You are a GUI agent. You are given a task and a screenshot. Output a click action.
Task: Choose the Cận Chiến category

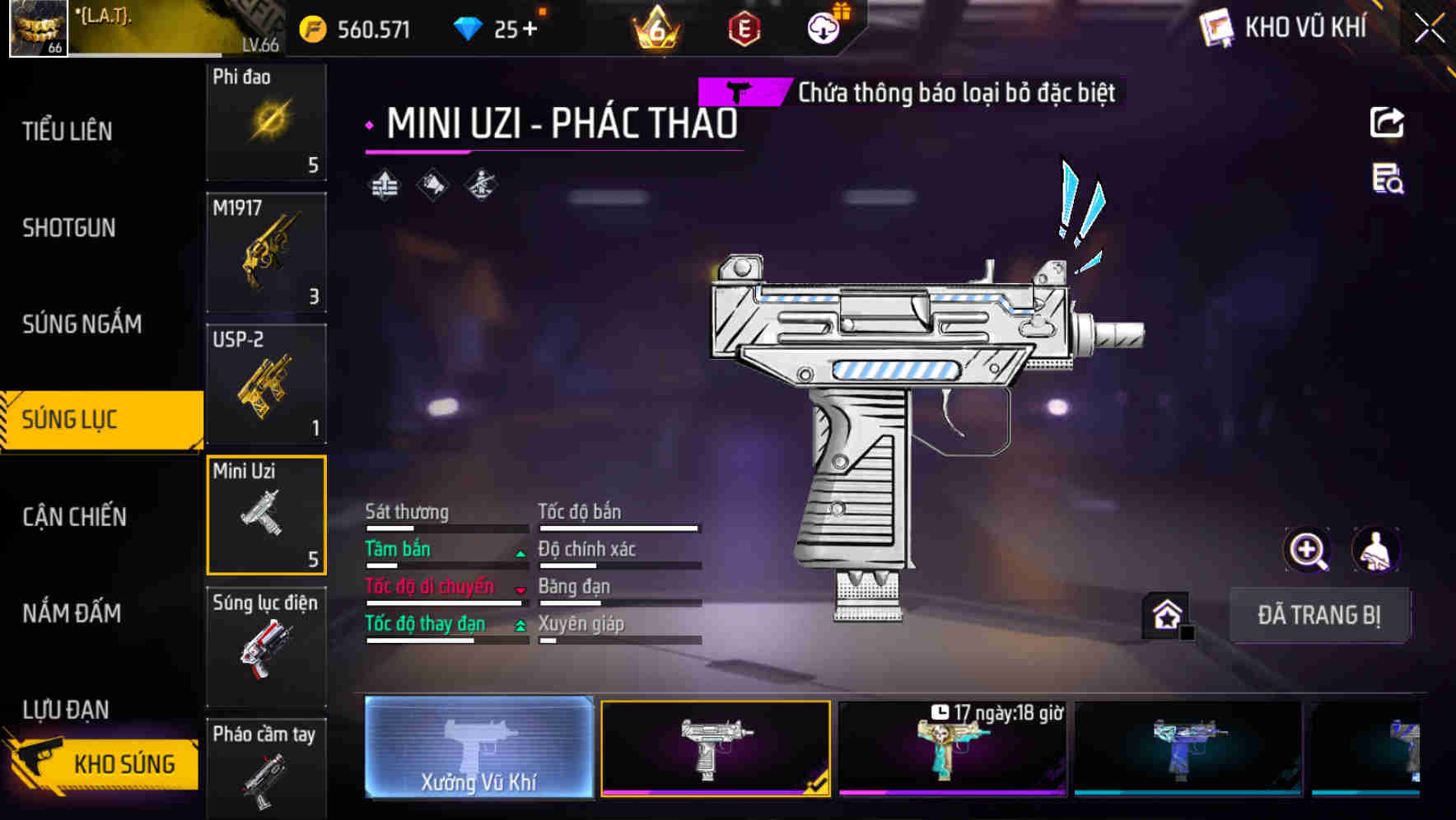click(75, 517)
